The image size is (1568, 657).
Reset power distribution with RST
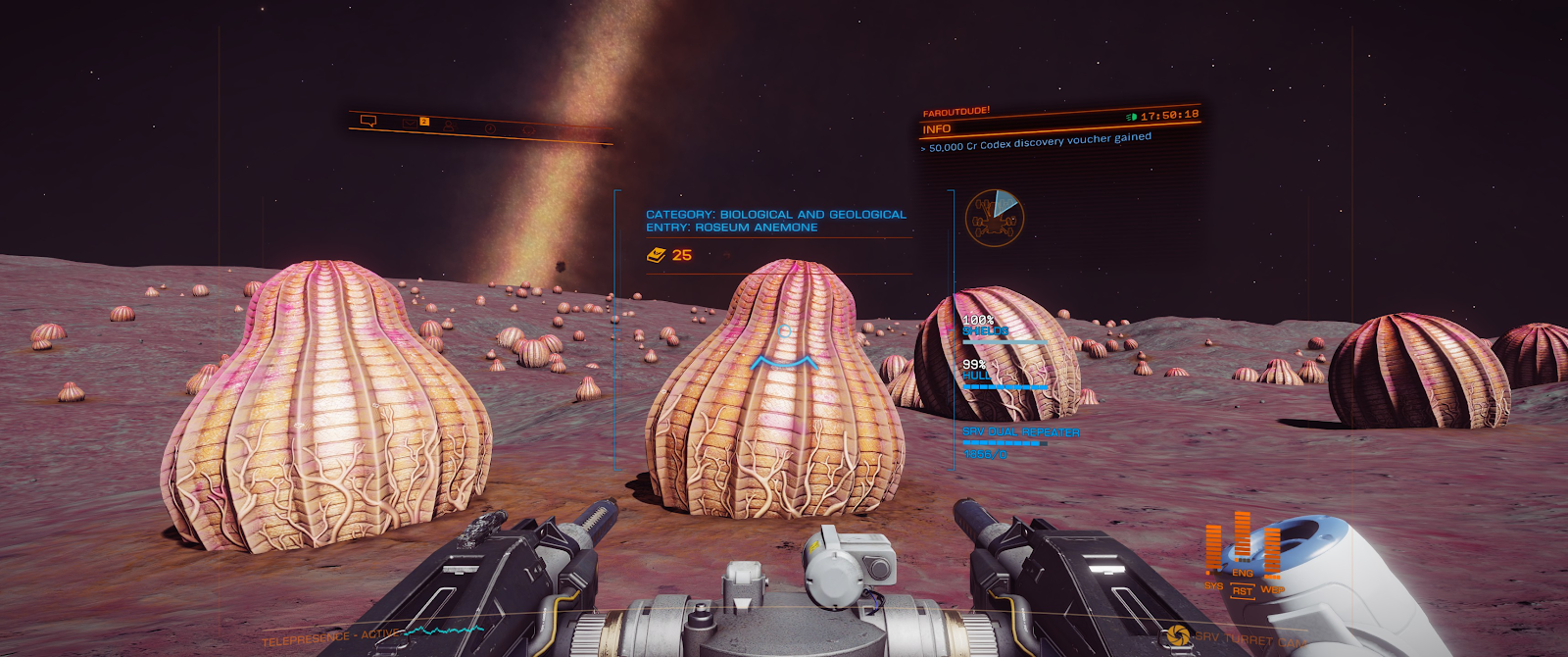1242,591
